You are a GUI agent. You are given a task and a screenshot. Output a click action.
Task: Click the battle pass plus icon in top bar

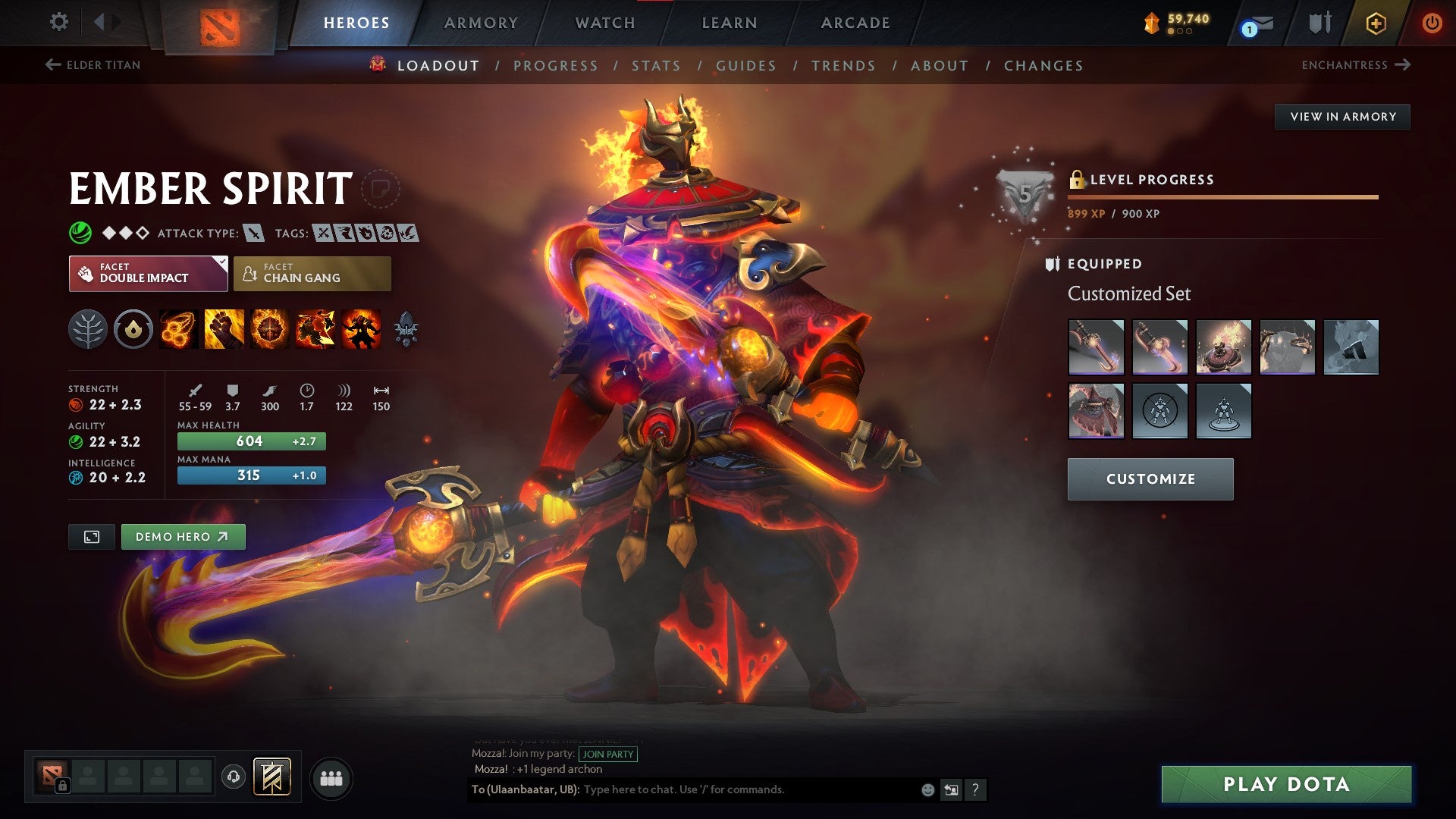click(x=1378, y=23)
